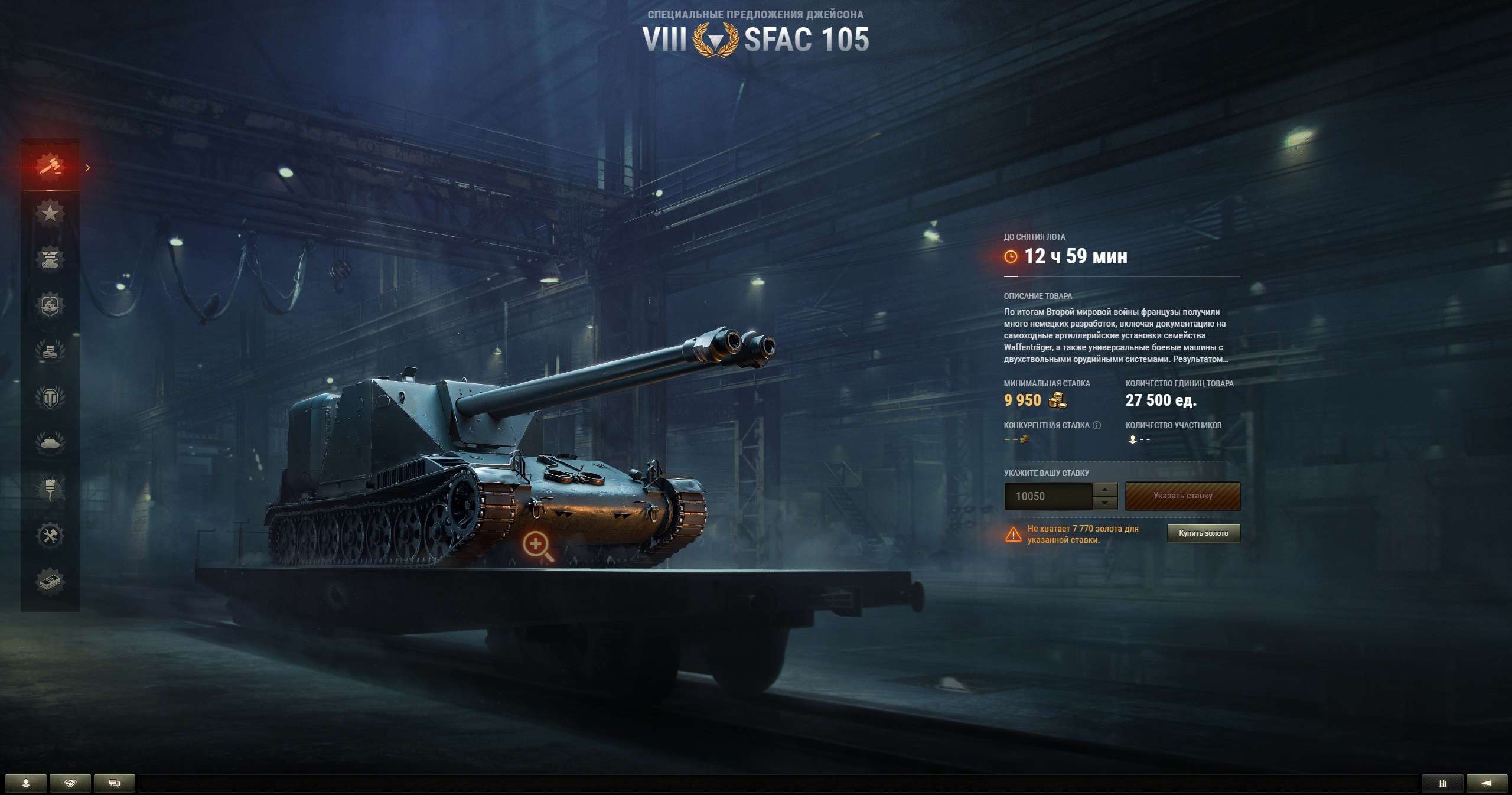Open the megaphone notifications button
Image resolution: width=1512 pixels, height=795 pixels.
[x=1487, y=783]
